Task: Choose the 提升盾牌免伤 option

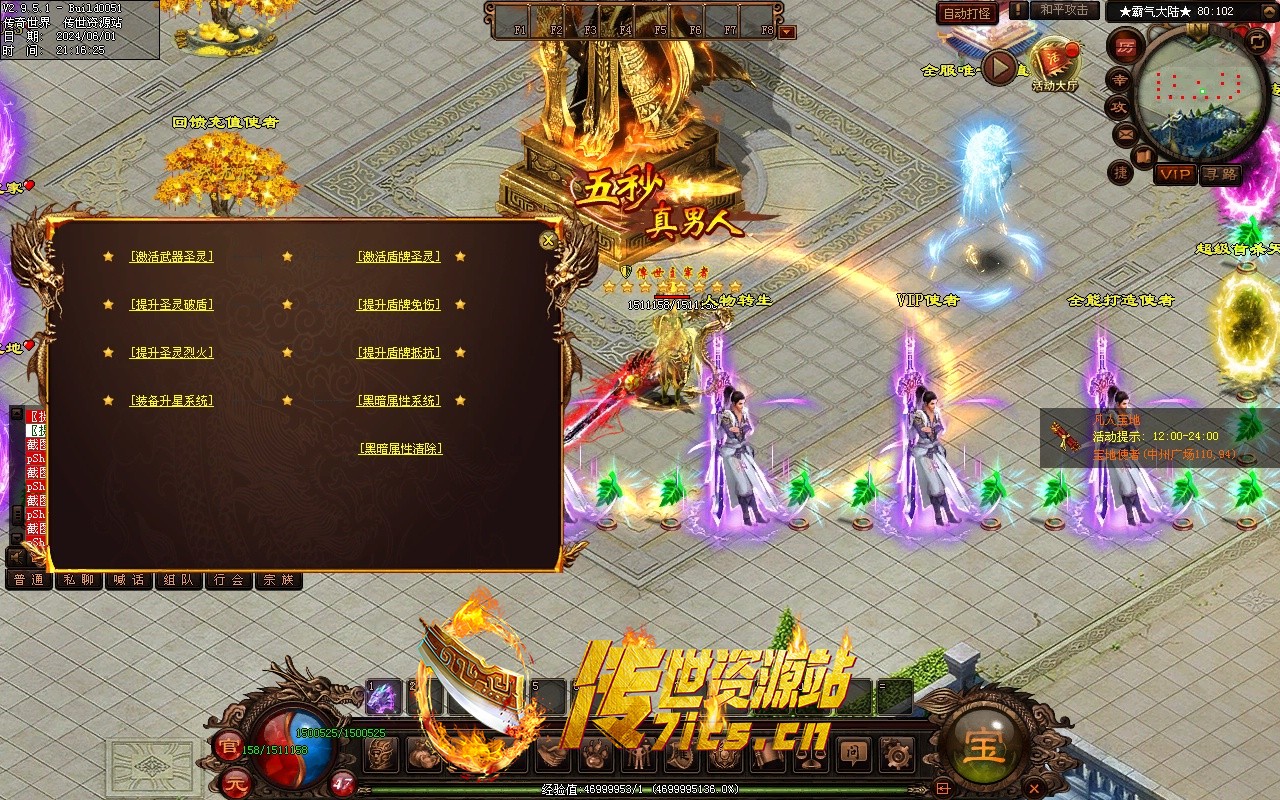Action: click(399, 305)
